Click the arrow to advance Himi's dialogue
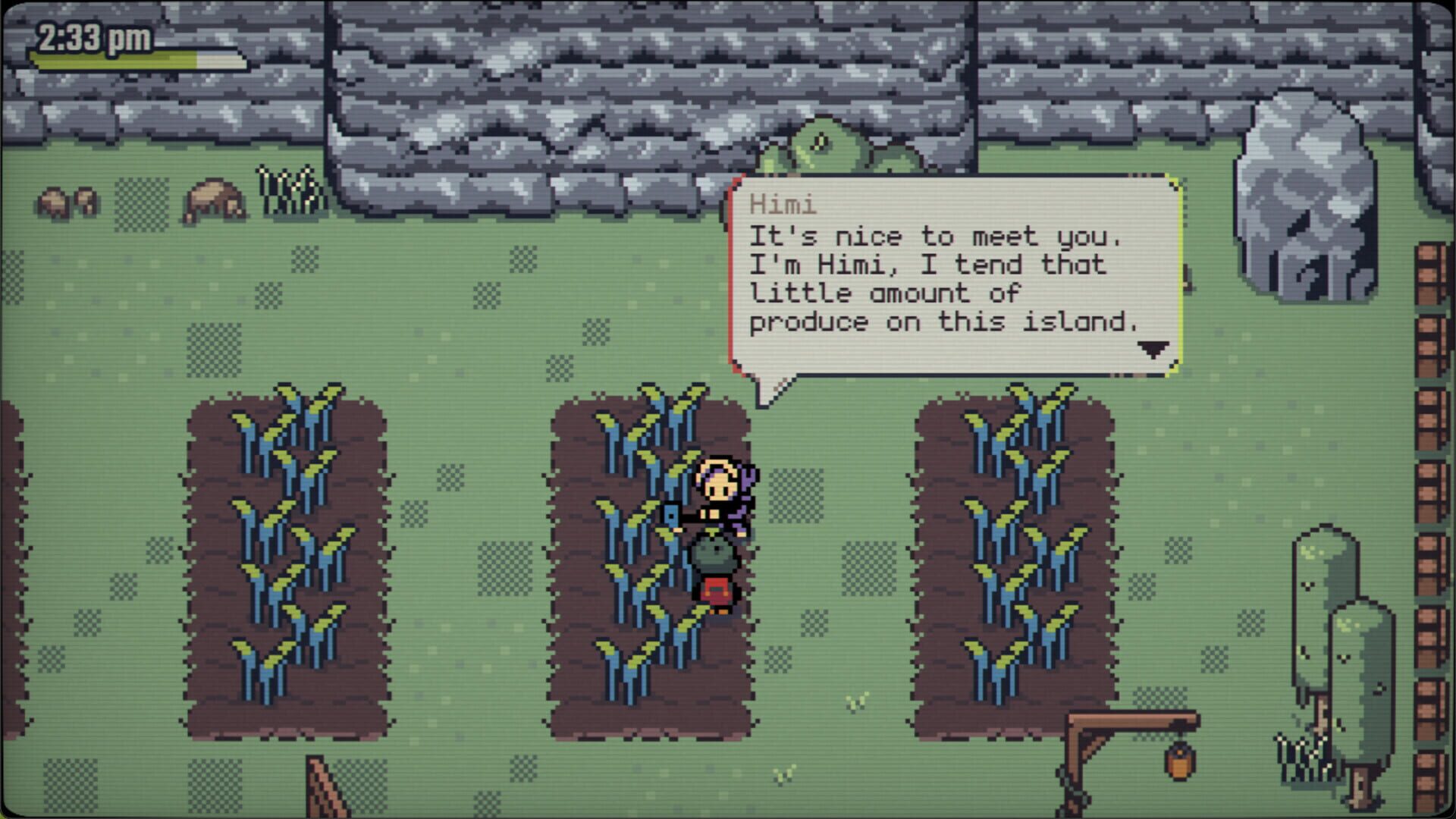This screenshot has width=1456, height=819. coord(1153,350)
